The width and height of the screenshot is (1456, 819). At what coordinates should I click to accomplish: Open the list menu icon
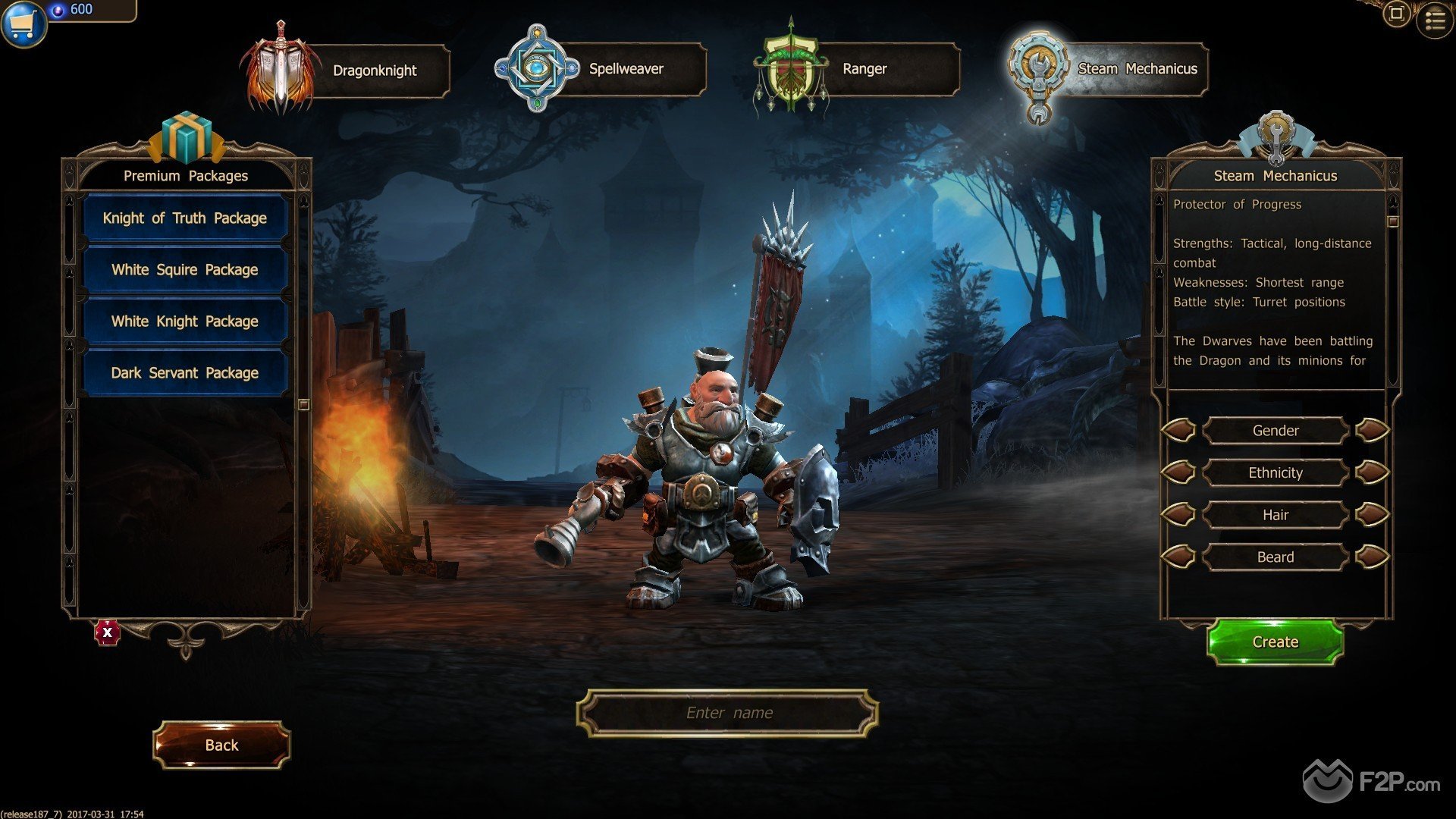pyautogui.click(x=1435, y=20)
